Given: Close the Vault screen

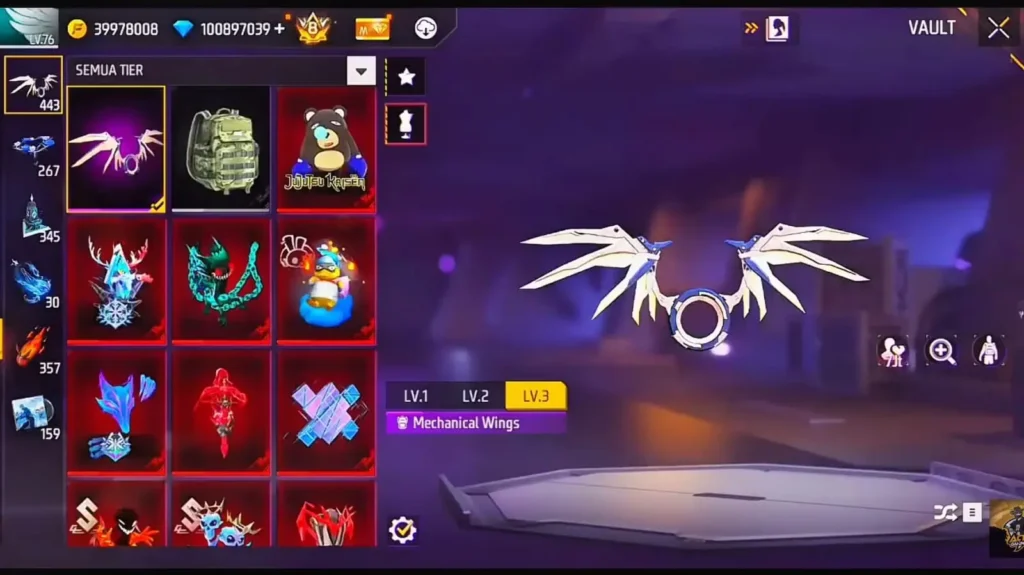Looking at the screenshot, I should [x=998, y=28].
